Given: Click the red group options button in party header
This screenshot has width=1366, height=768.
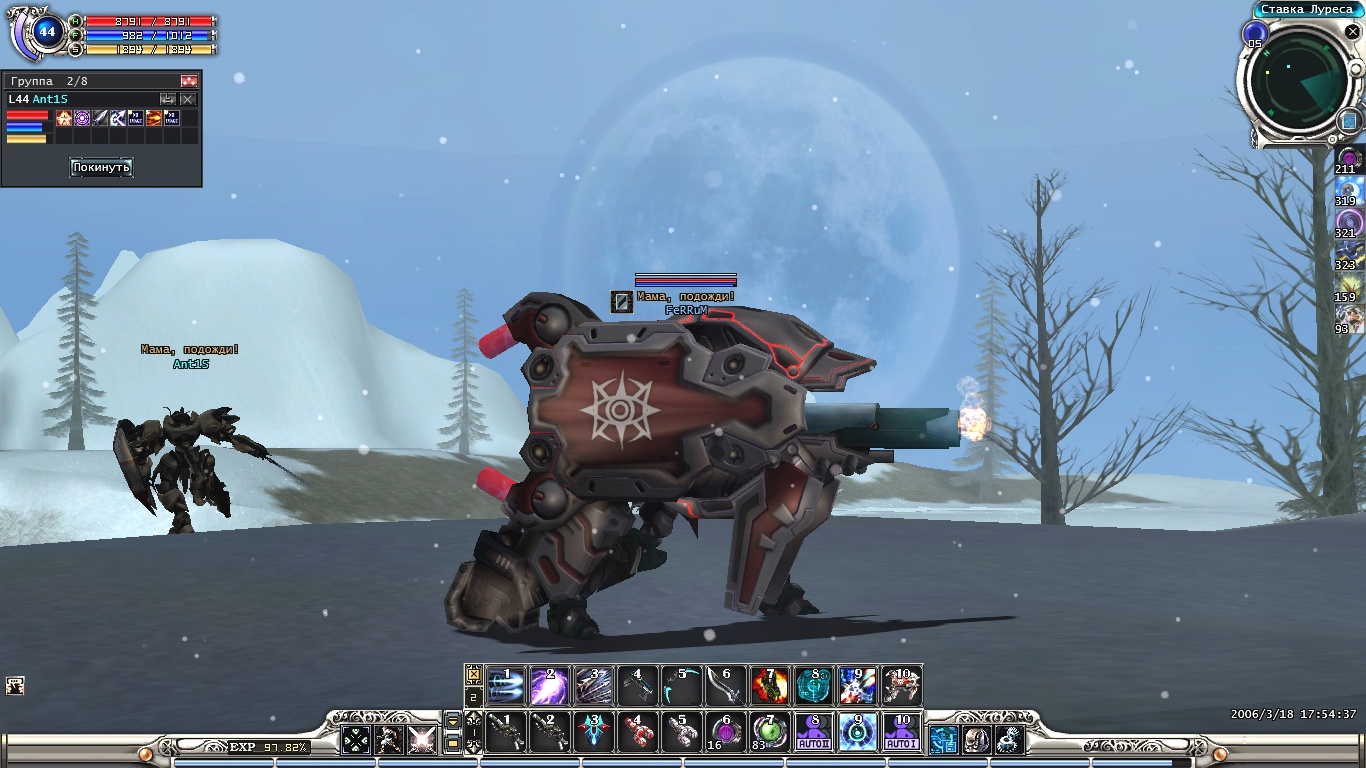Looking at the screenshot, I should click(x=189, y=81).
